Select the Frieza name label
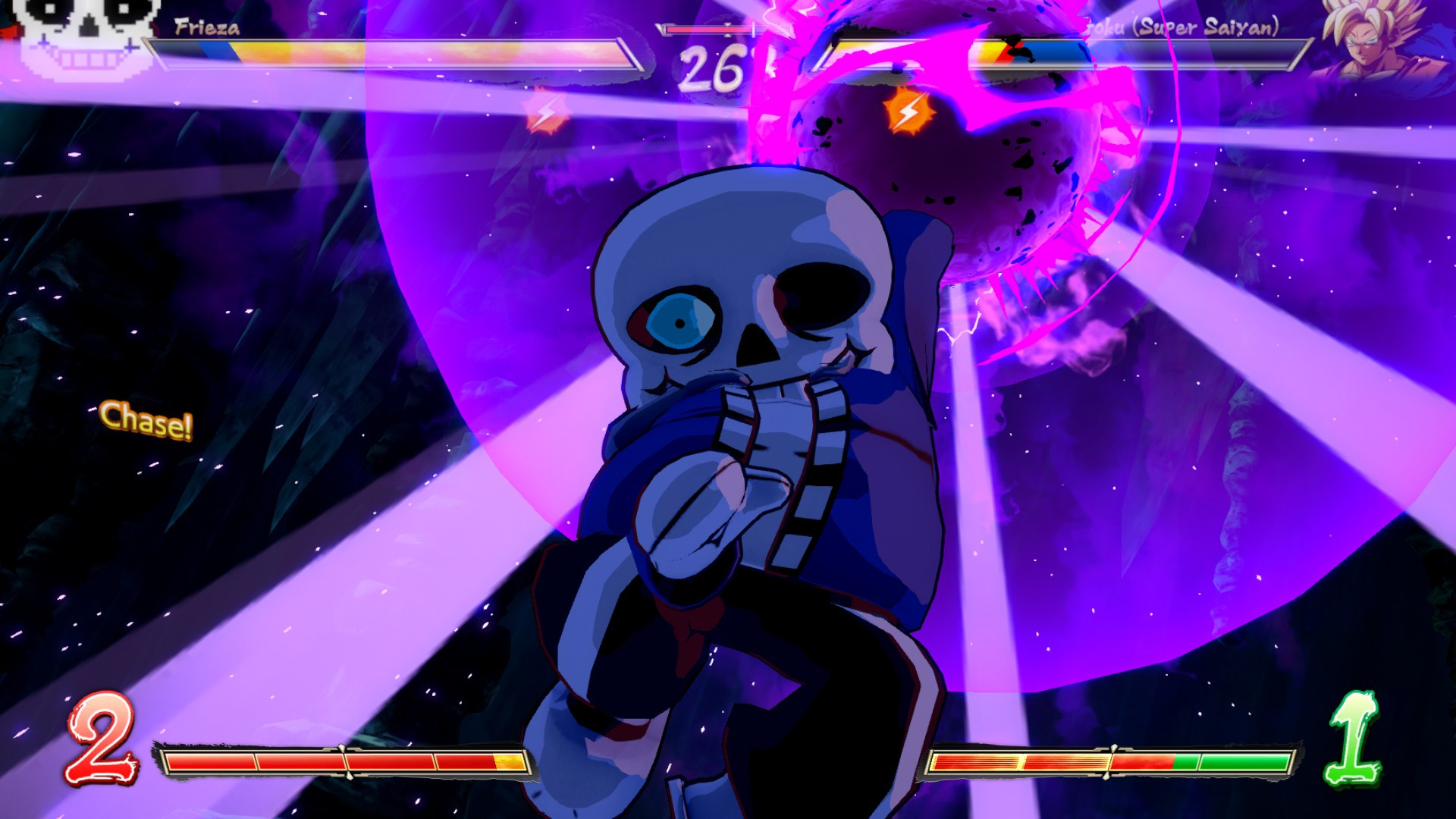The height and width of the screenshot is (819, 1456). 206,29
